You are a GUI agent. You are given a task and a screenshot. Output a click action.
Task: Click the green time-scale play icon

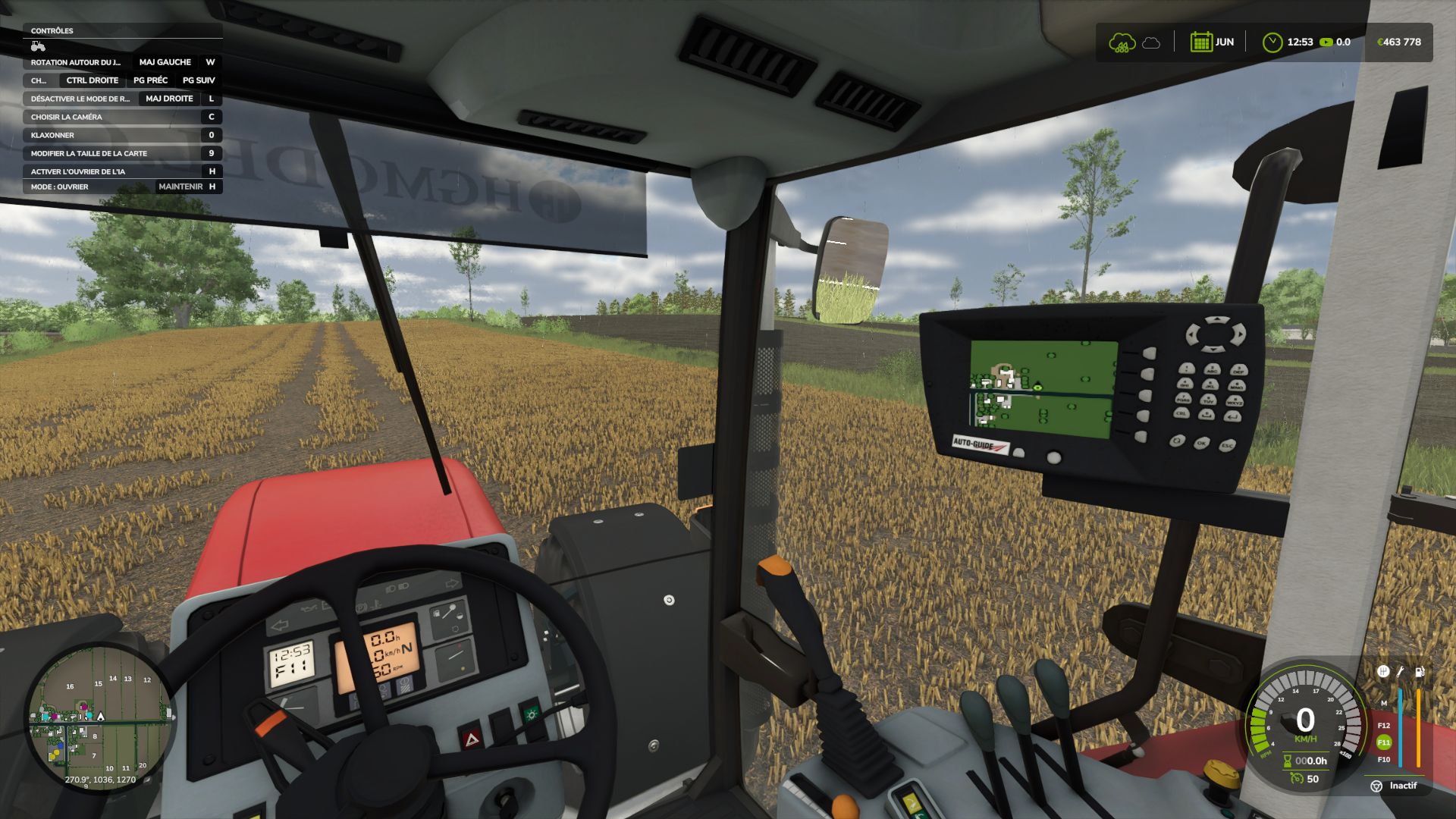[1327, 42]
